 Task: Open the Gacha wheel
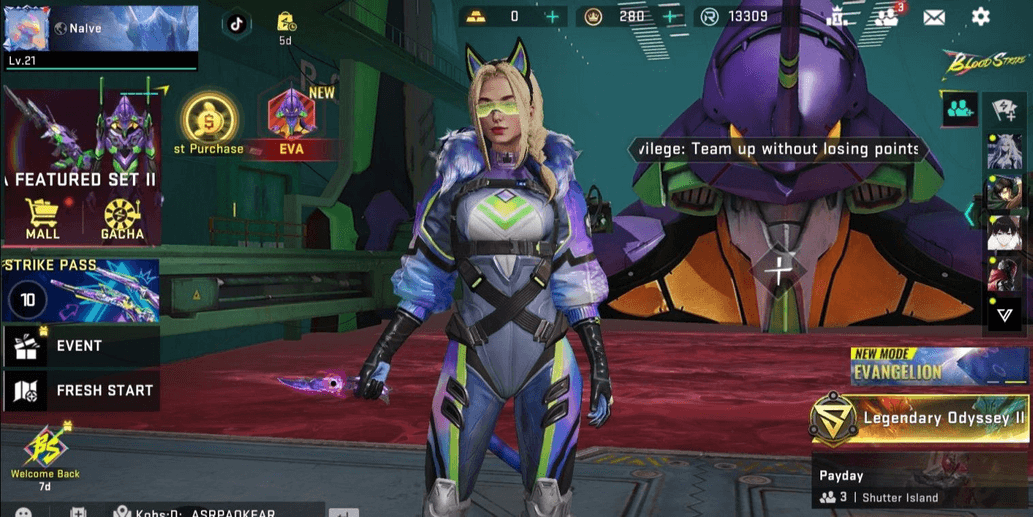[x=122, y=219]
